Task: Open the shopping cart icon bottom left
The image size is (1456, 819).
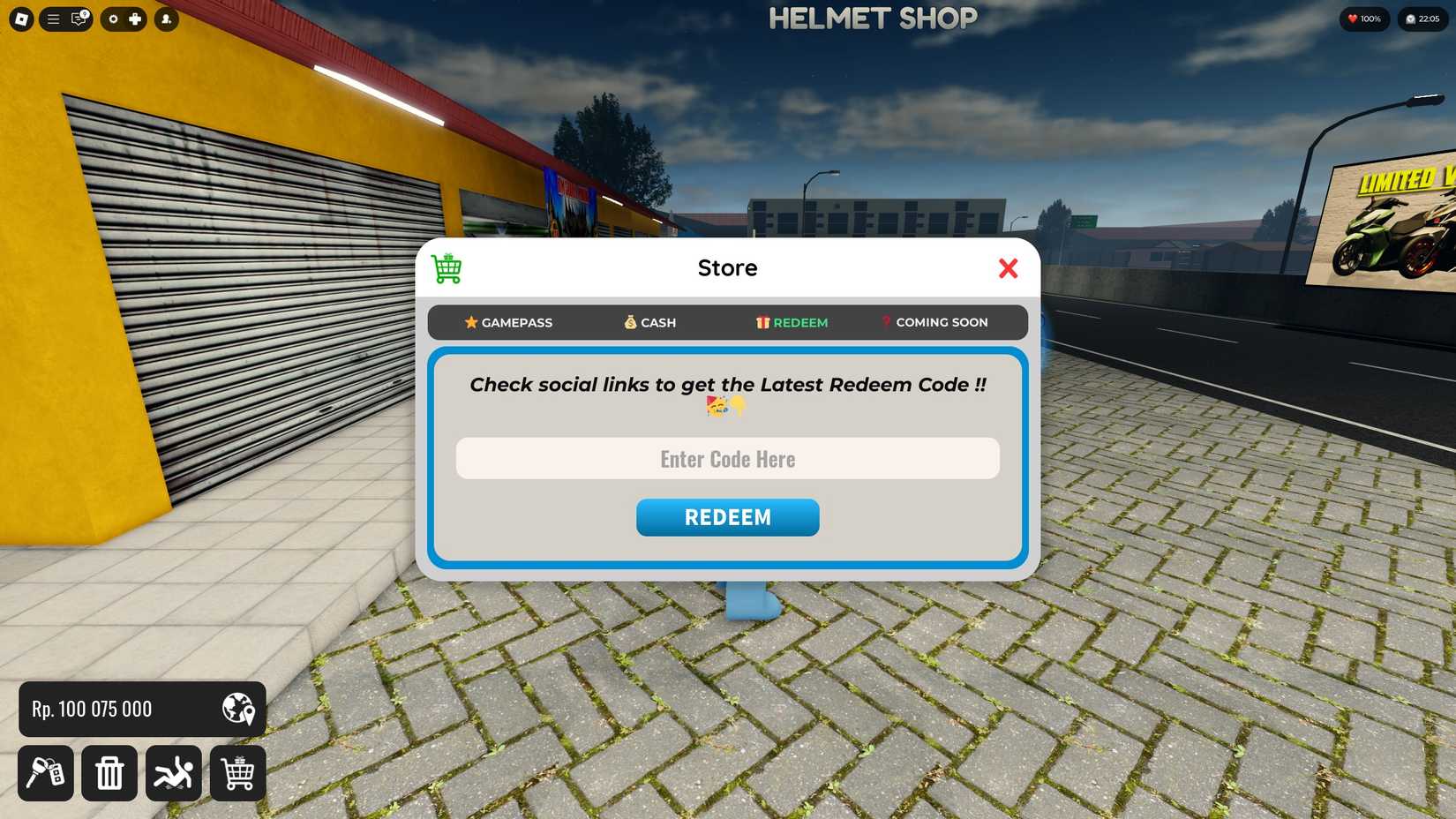Action: (237, 773)
